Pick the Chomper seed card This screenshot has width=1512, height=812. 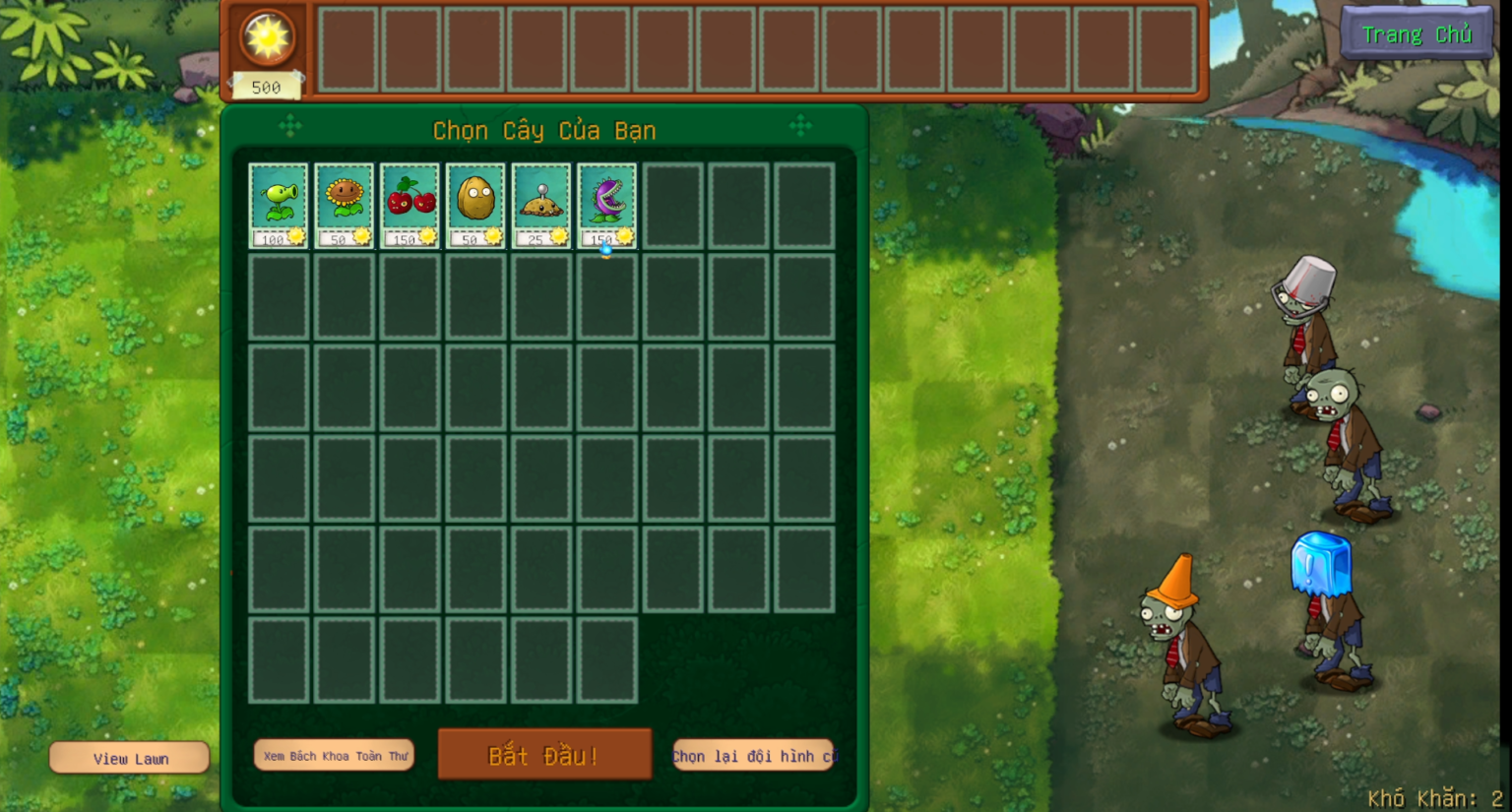click(x=606, y=202)
